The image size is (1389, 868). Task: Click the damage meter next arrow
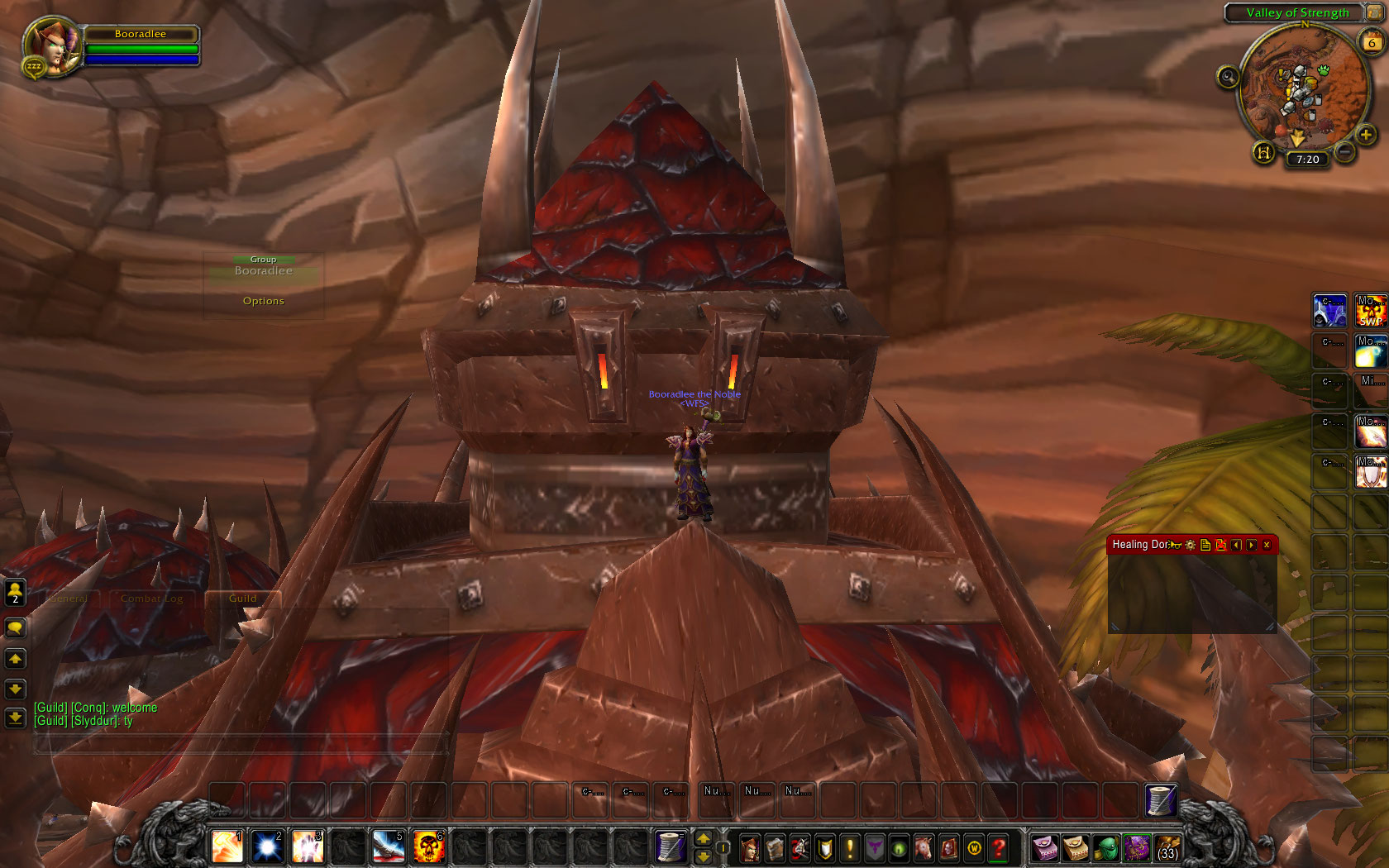tap(1252, 545)
